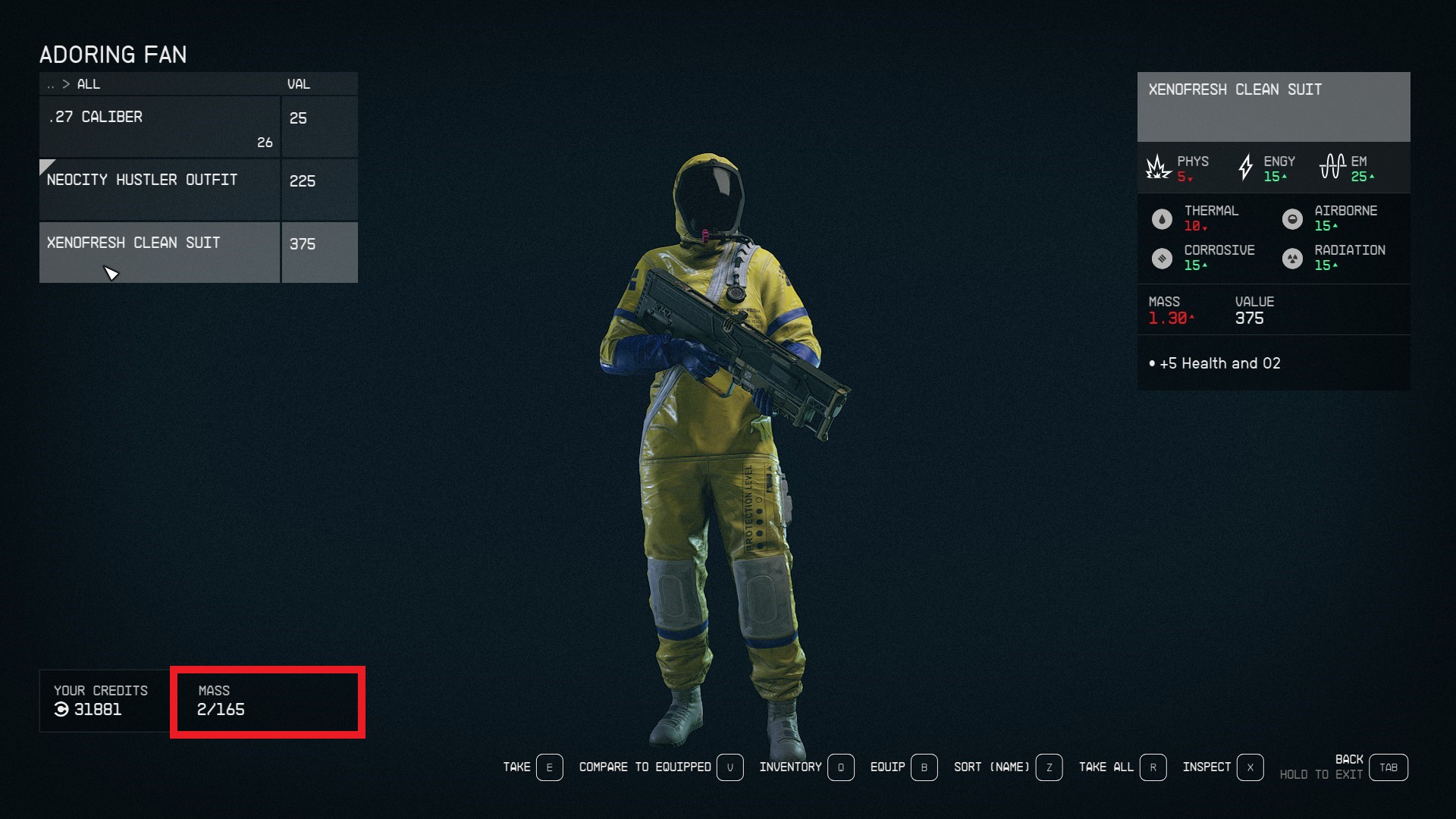Enable Inspect mode for the suit
Screen dimensions: 1456x819
pyautogui.click(x=1208, y=767)
